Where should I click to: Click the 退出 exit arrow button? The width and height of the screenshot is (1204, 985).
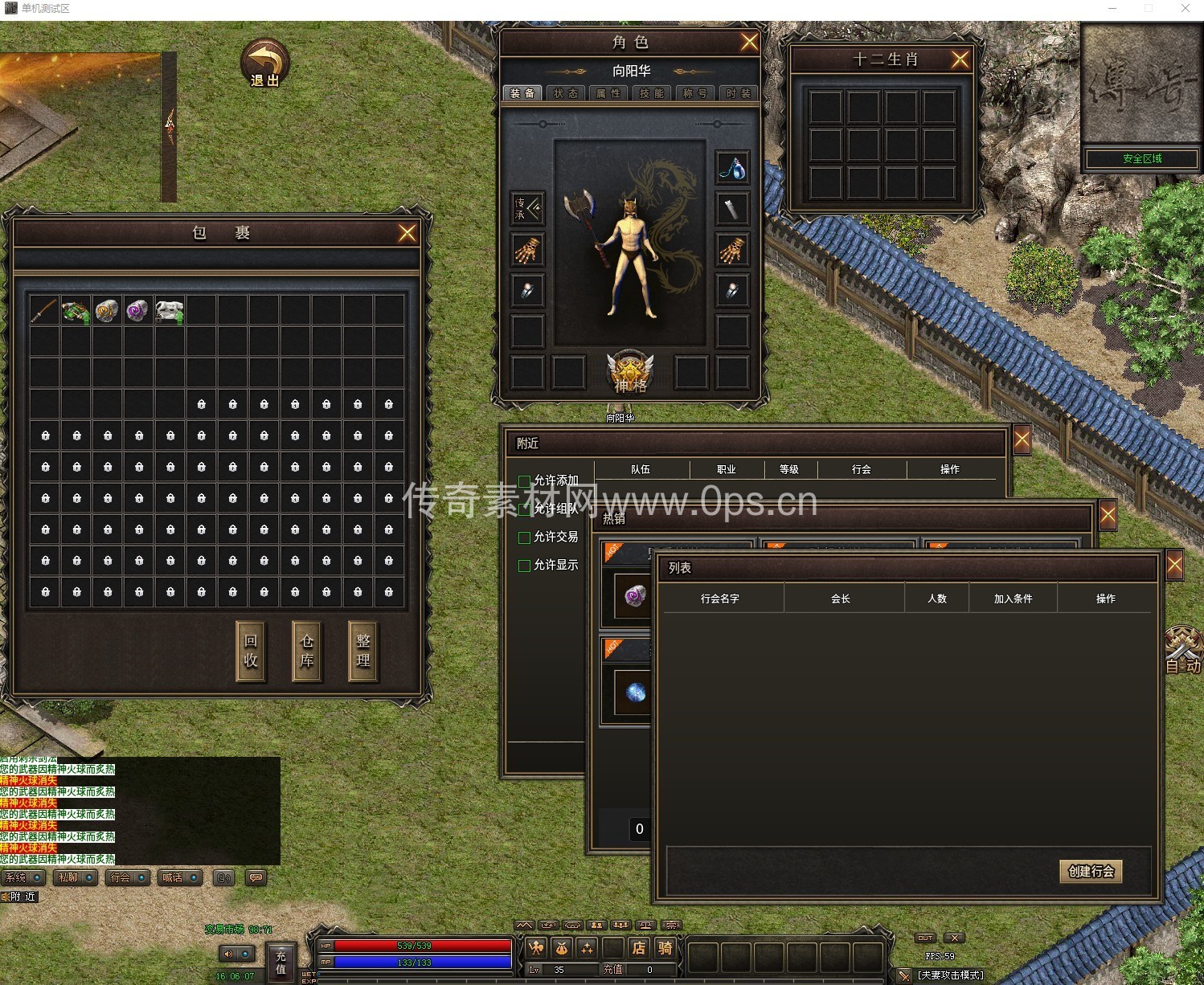(x=265, y=63)
